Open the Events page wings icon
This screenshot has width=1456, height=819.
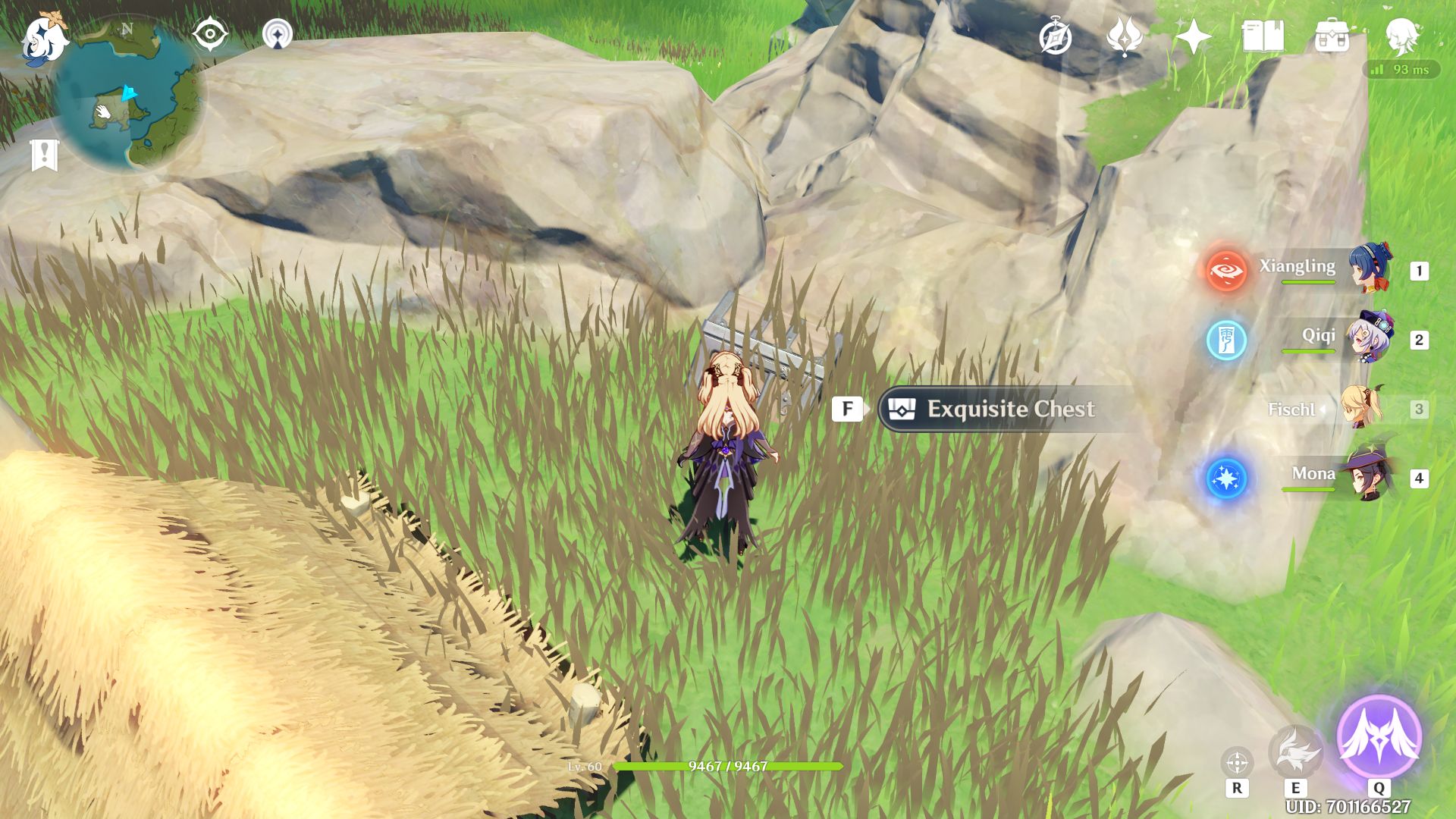click(1125, 35)
